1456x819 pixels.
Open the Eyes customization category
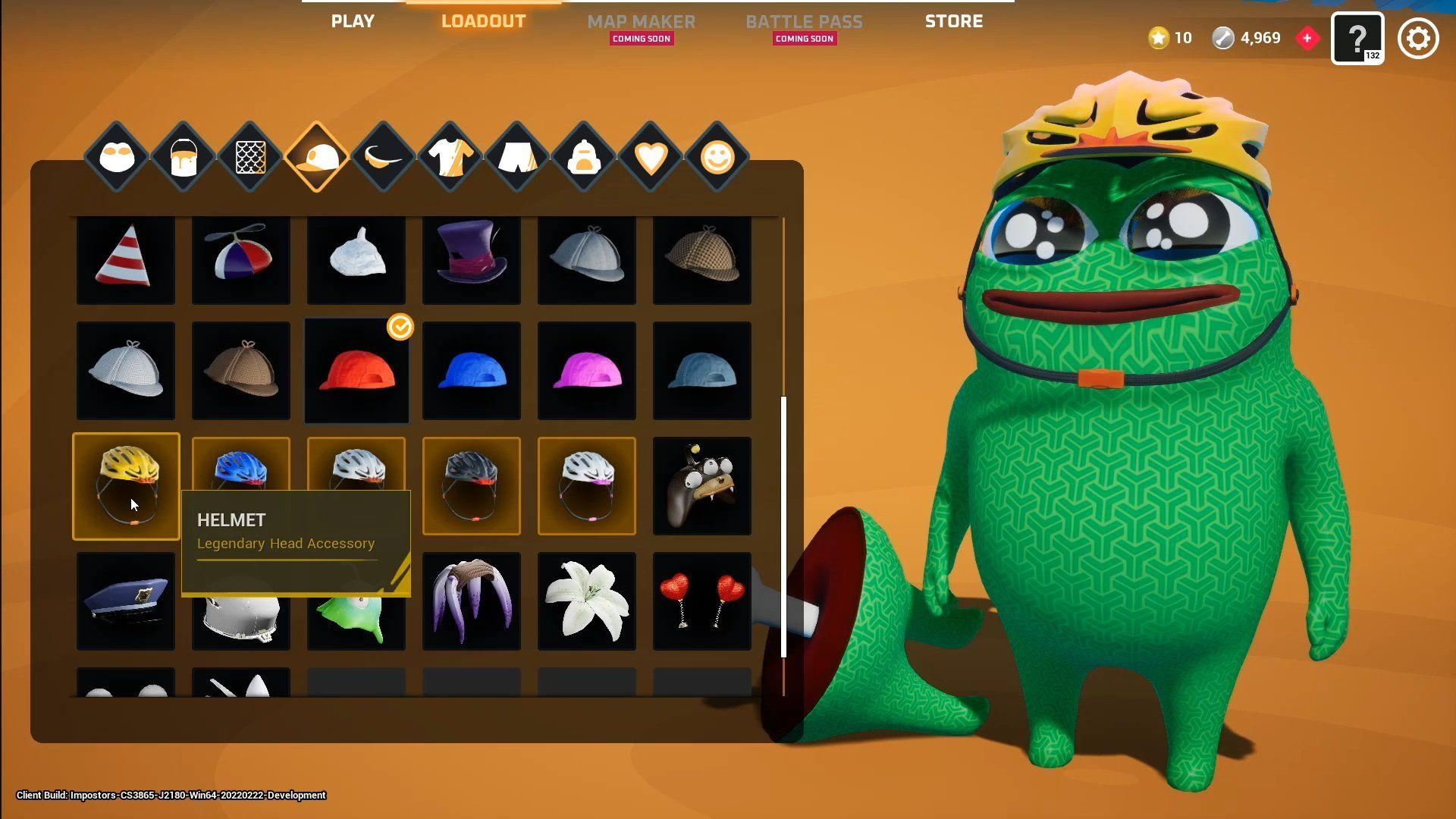coord(115,157)
